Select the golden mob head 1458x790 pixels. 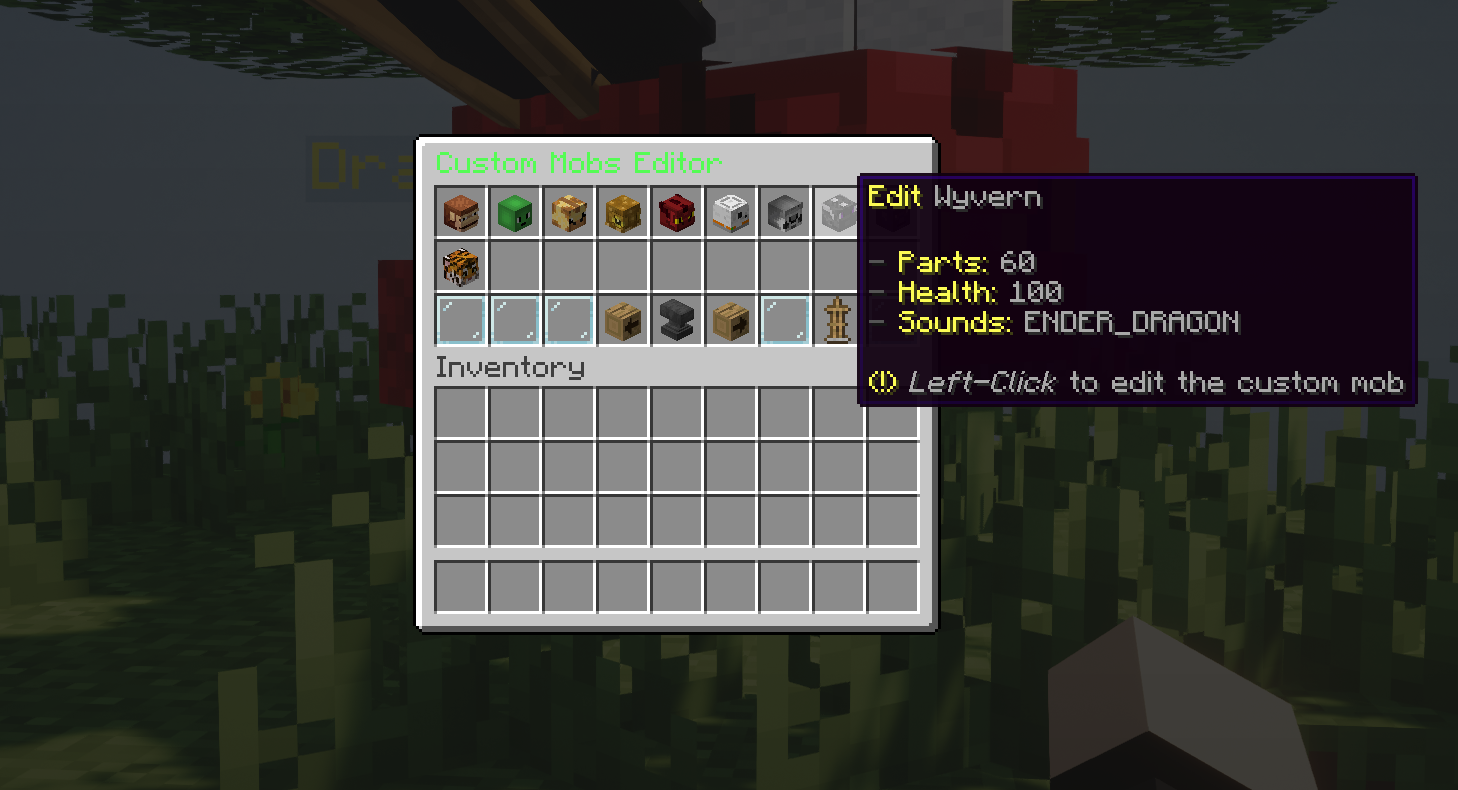pyautogui.click(x=622, y=212)
